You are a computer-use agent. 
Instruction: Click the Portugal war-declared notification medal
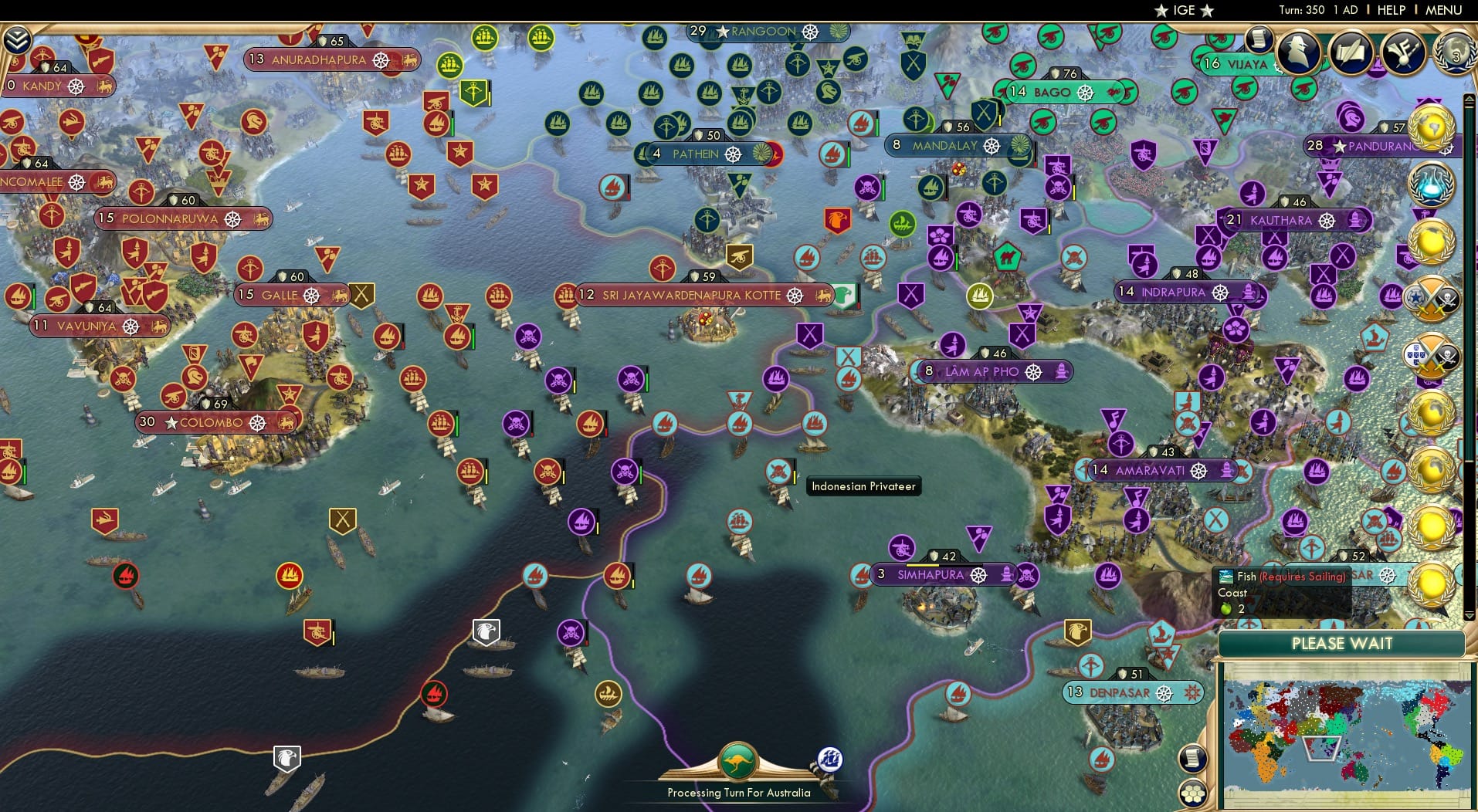coord(1432,352)
